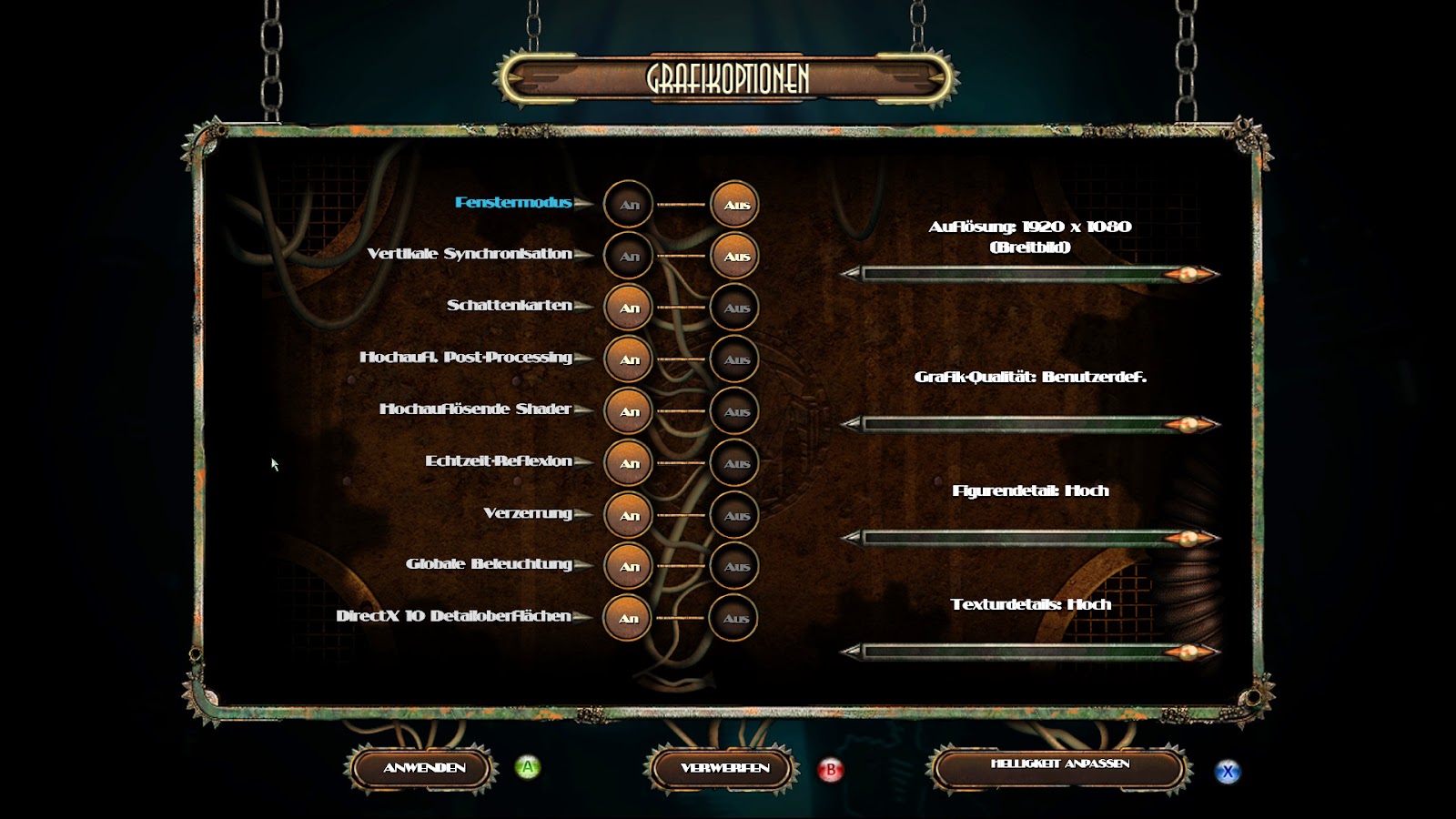
Task: Turn Globale Beleuchtung off
Action: tap(733, 567)
